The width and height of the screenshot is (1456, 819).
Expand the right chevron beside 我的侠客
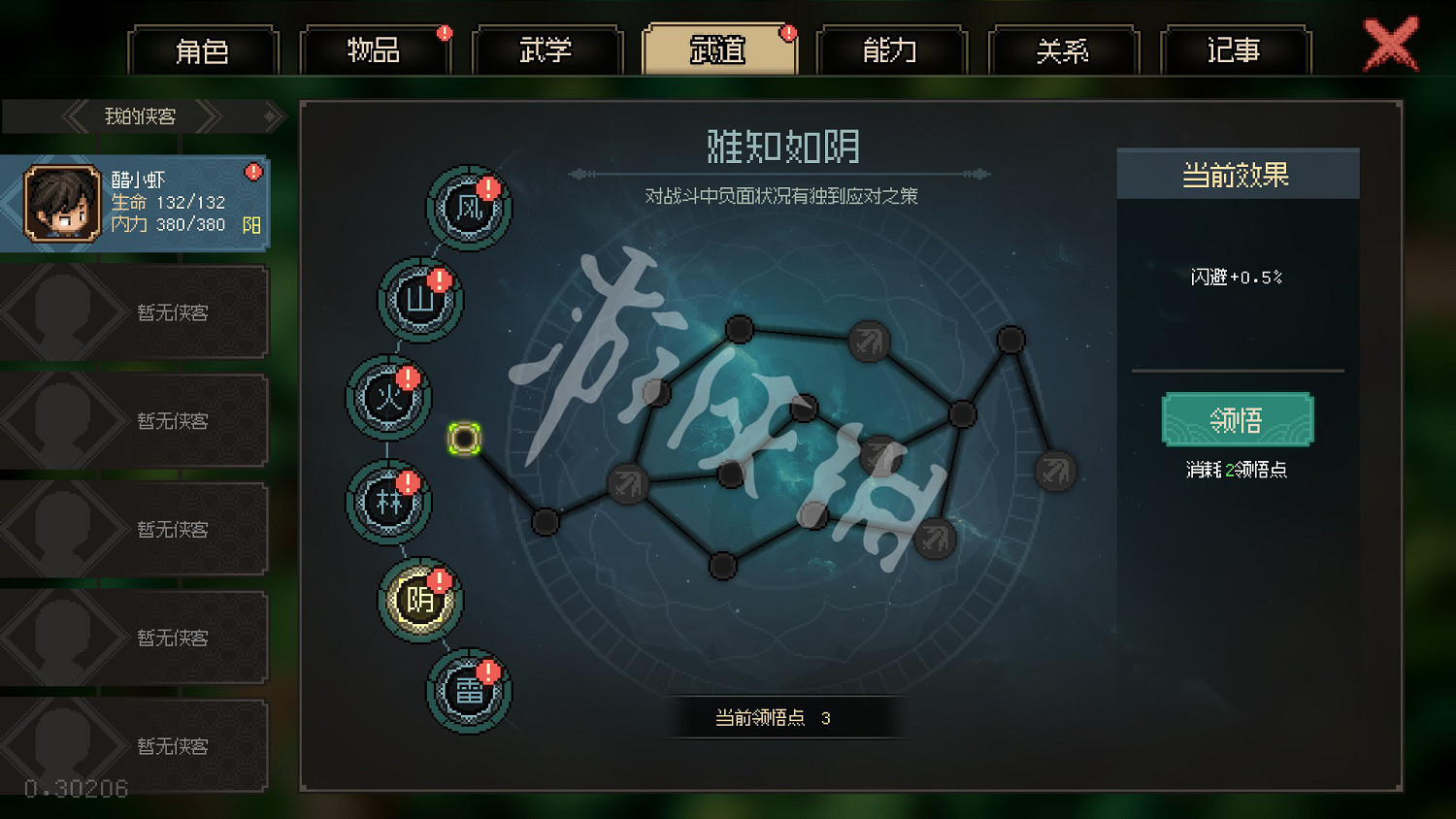coord(209,116)
